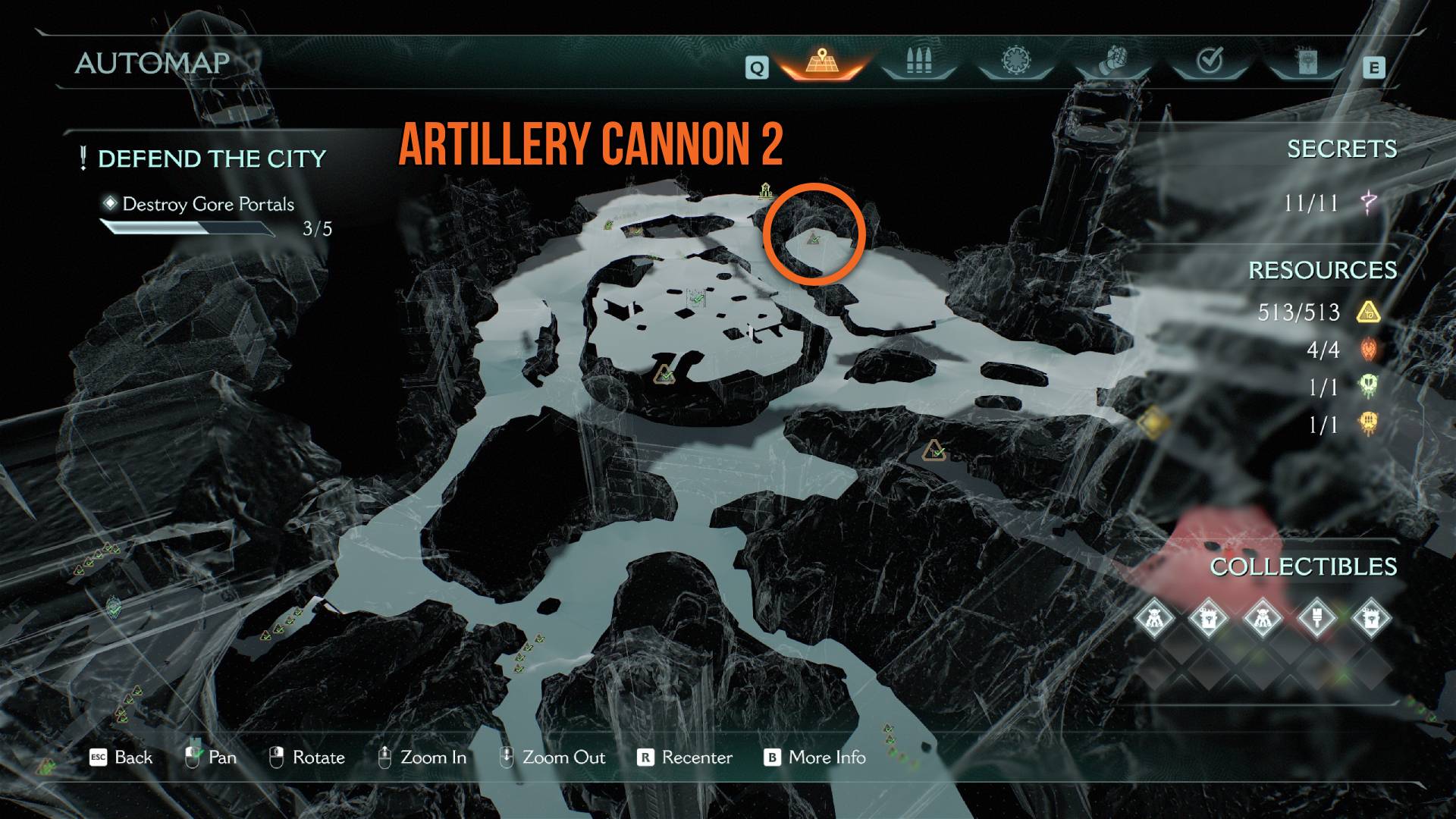Recenter the automap view
The width and height of the screenshot is (1456, 819).
[686, 757]
